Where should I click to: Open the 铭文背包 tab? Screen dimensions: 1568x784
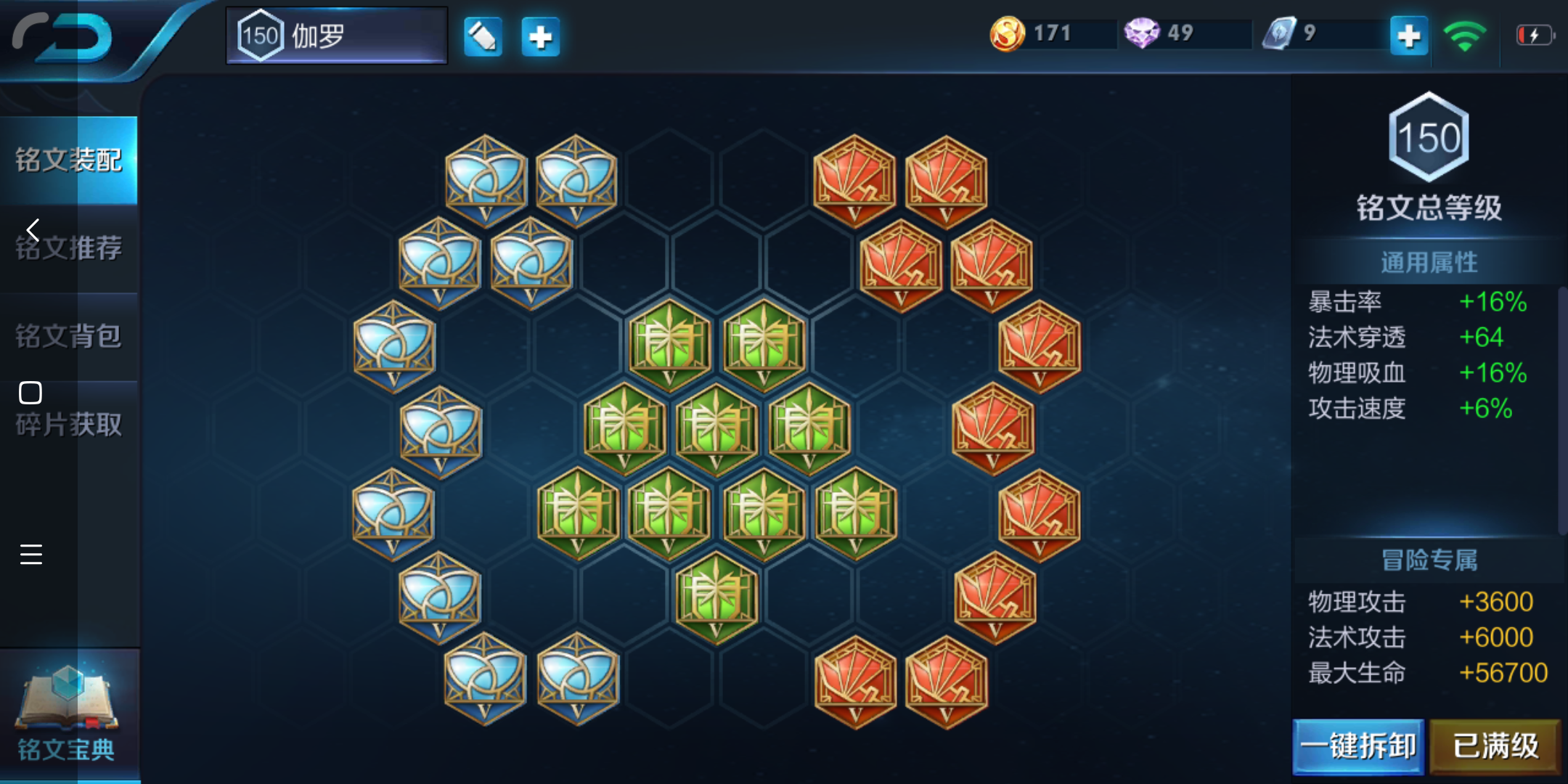coord(69,336)
